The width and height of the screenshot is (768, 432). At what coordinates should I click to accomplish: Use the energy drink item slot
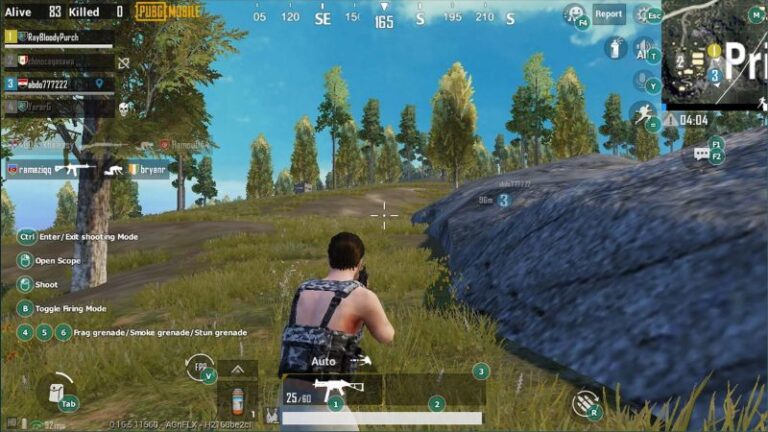[237, 401]
